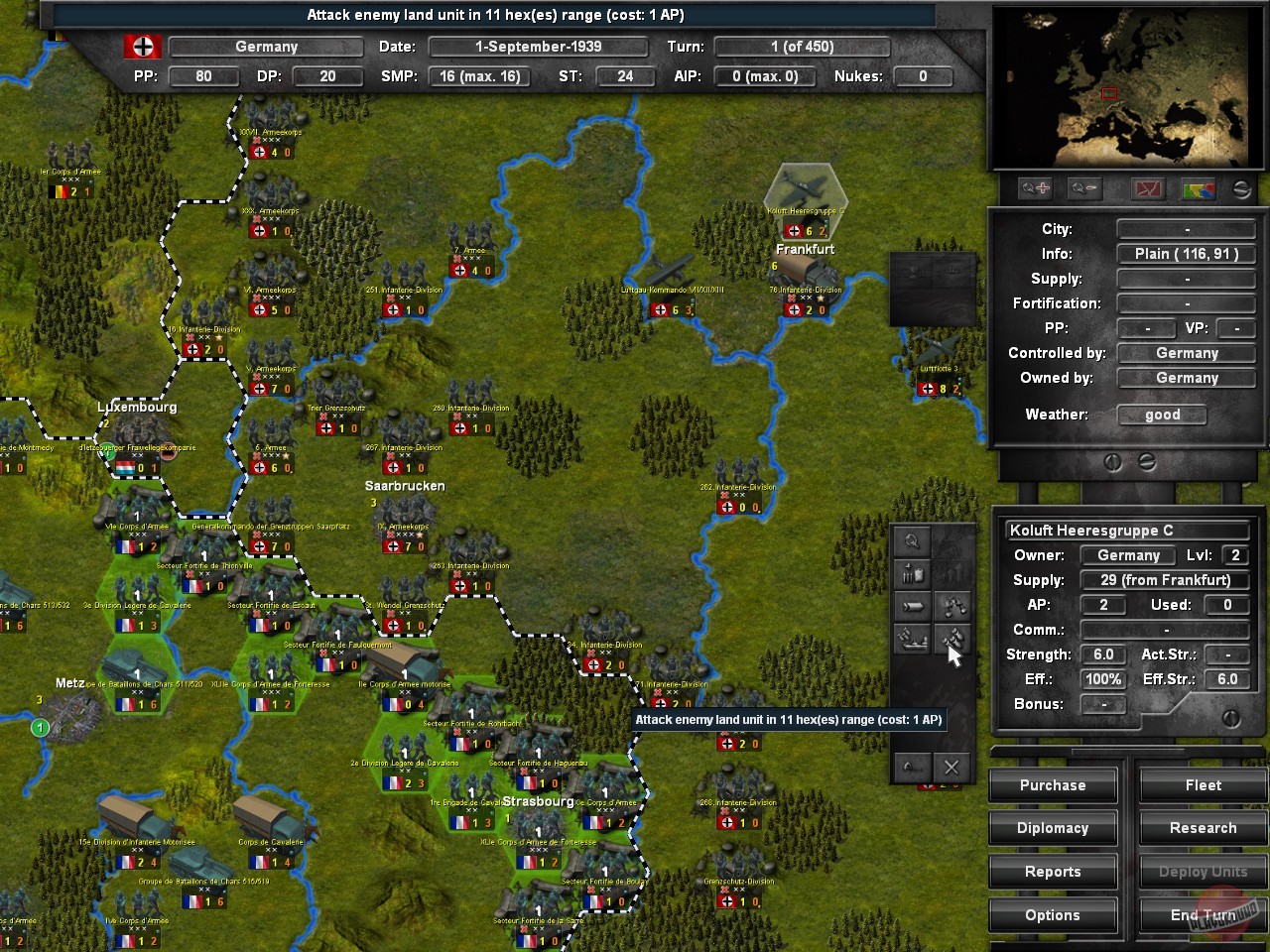The width and height of the screenshot is (1270, 952).
Task: Switch to the colored political map mode icon
Action: click(x=1196, y=188)
